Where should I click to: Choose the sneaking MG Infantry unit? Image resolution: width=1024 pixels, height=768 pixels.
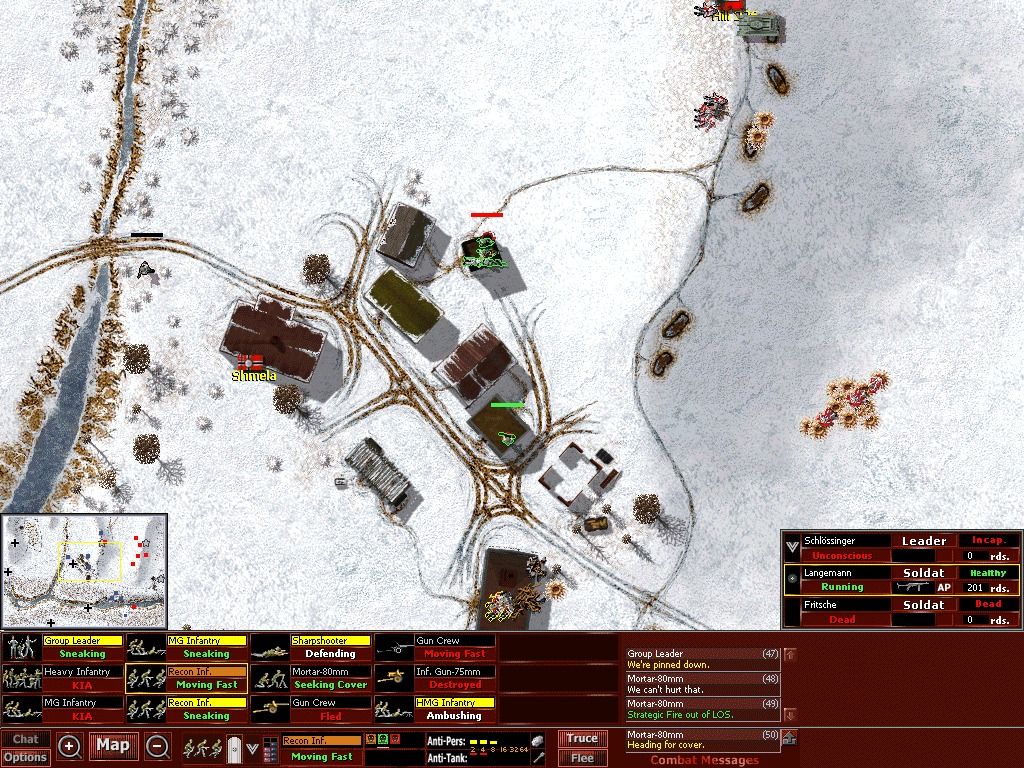(x=187, y=647)
